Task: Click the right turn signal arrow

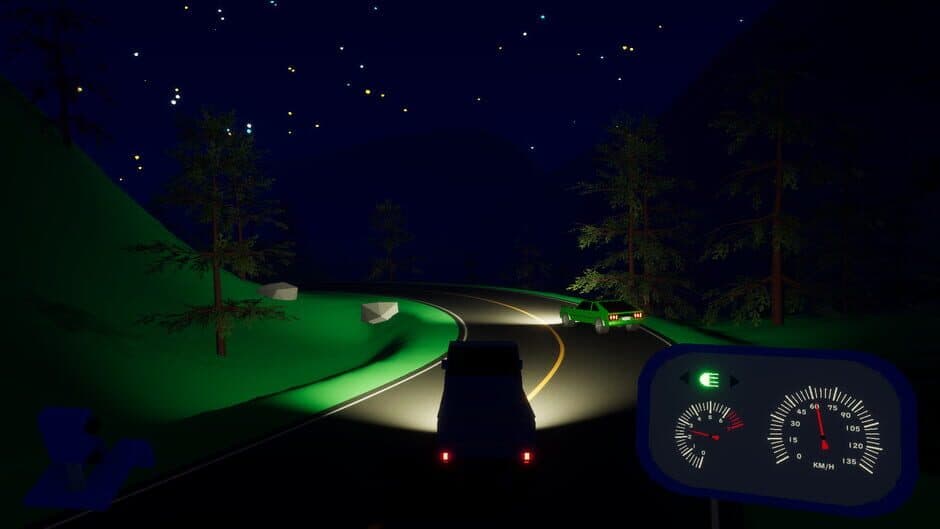Action: click(x=734, y=380)
